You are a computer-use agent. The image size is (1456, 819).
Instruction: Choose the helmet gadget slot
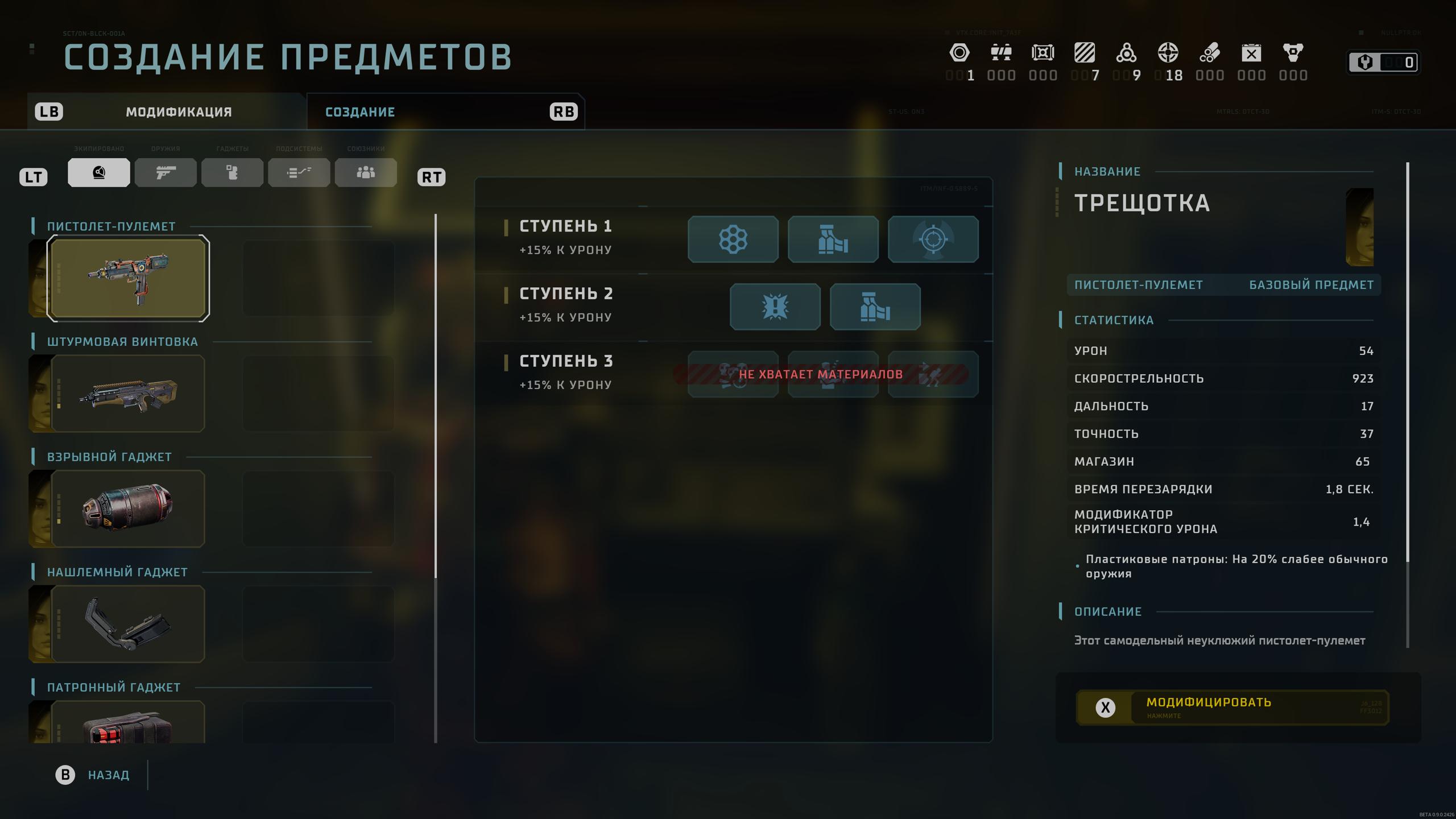pos(128,624)
